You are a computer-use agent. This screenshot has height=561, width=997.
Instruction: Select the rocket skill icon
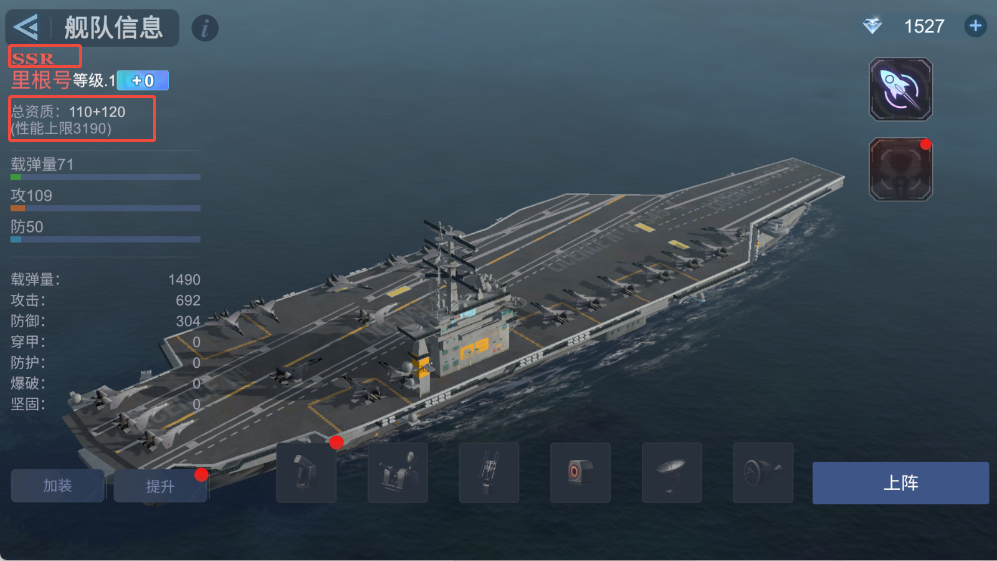pos(900,90)
